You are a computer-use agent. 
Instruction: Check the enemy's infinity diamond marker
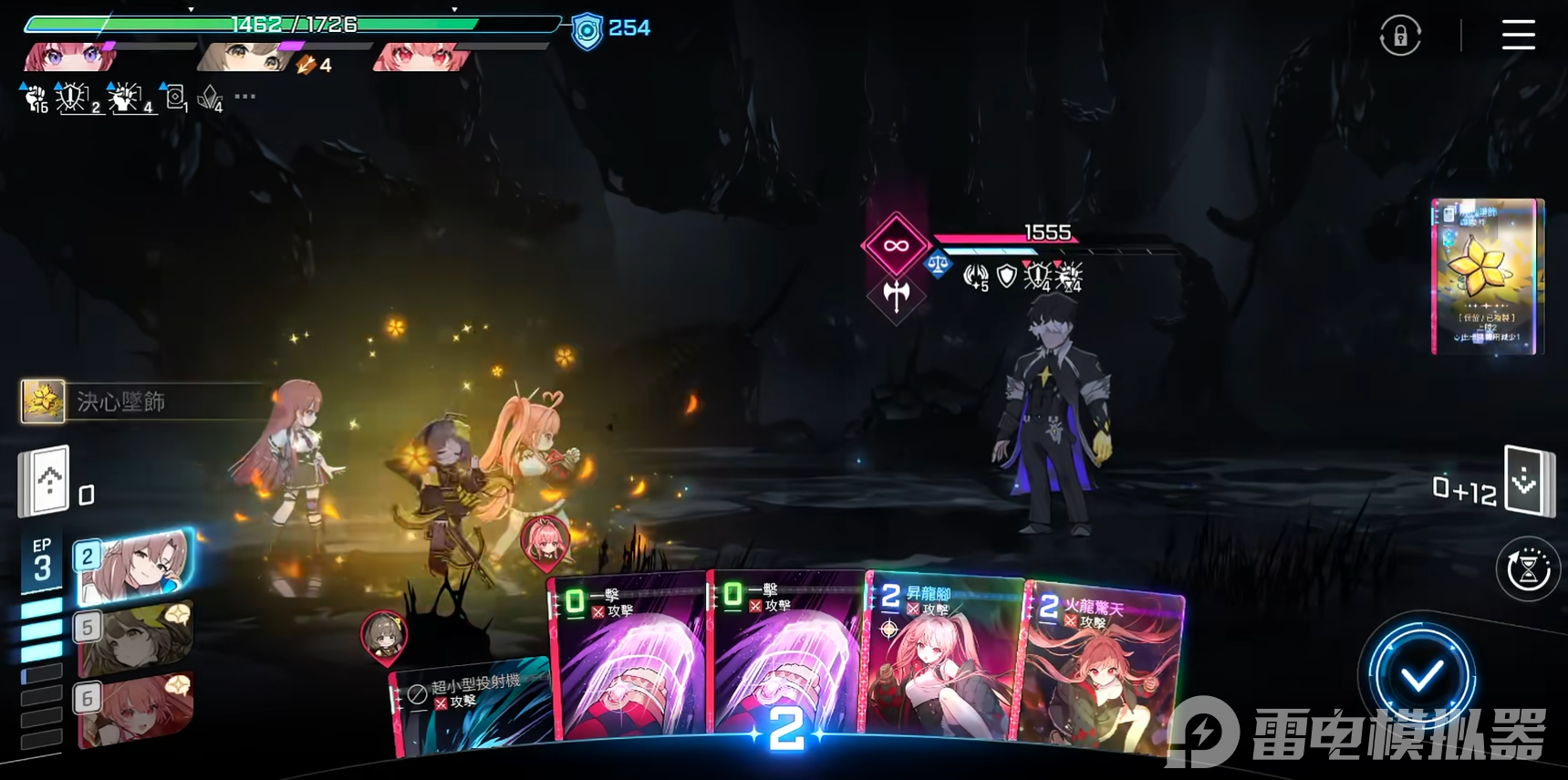point(896,245)
